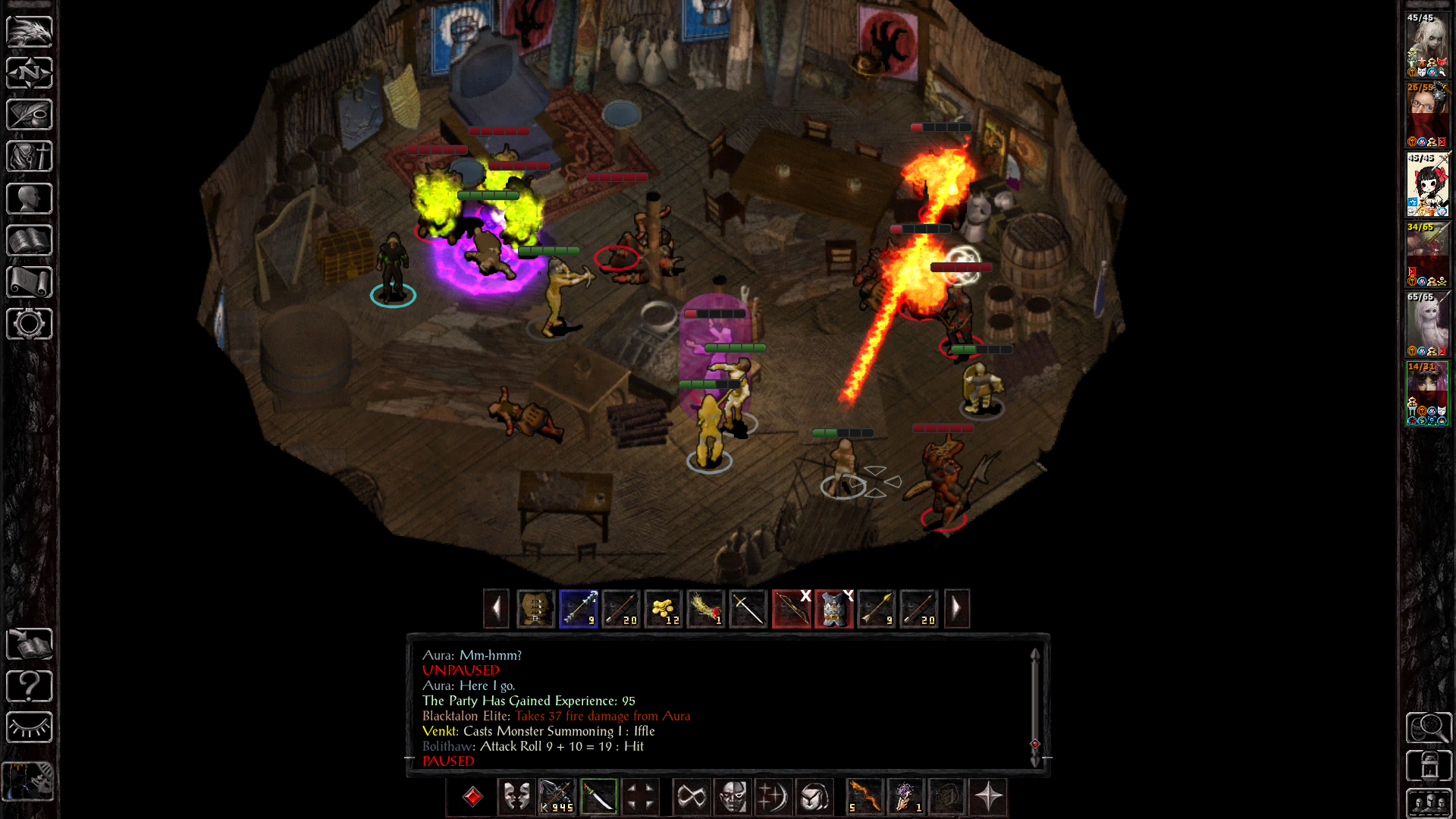
Task: Open the journal quill button
Action: (29, 115)
